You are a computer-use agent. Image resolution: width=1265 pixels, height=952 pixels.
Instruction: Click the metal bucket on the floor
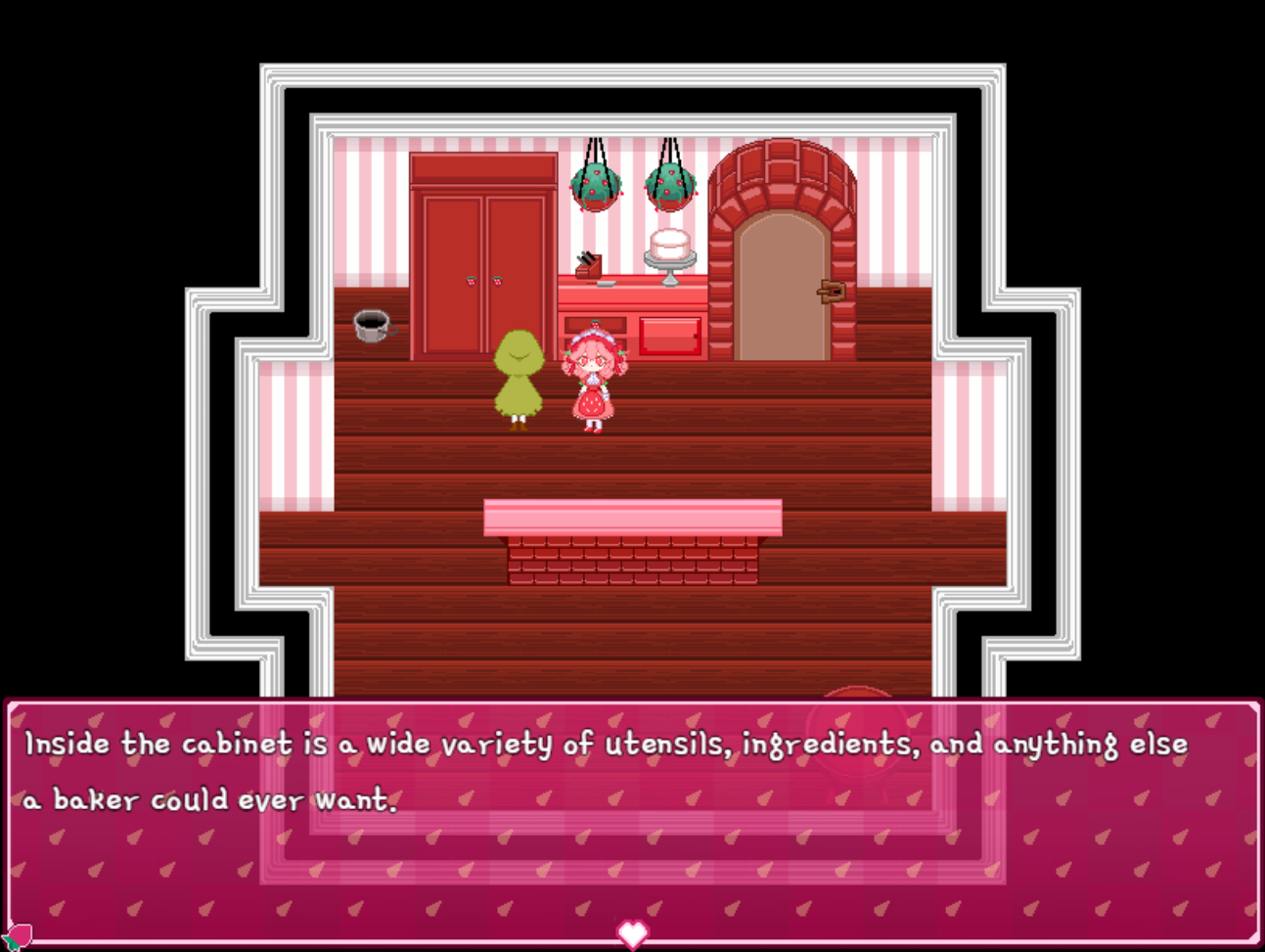371,325
